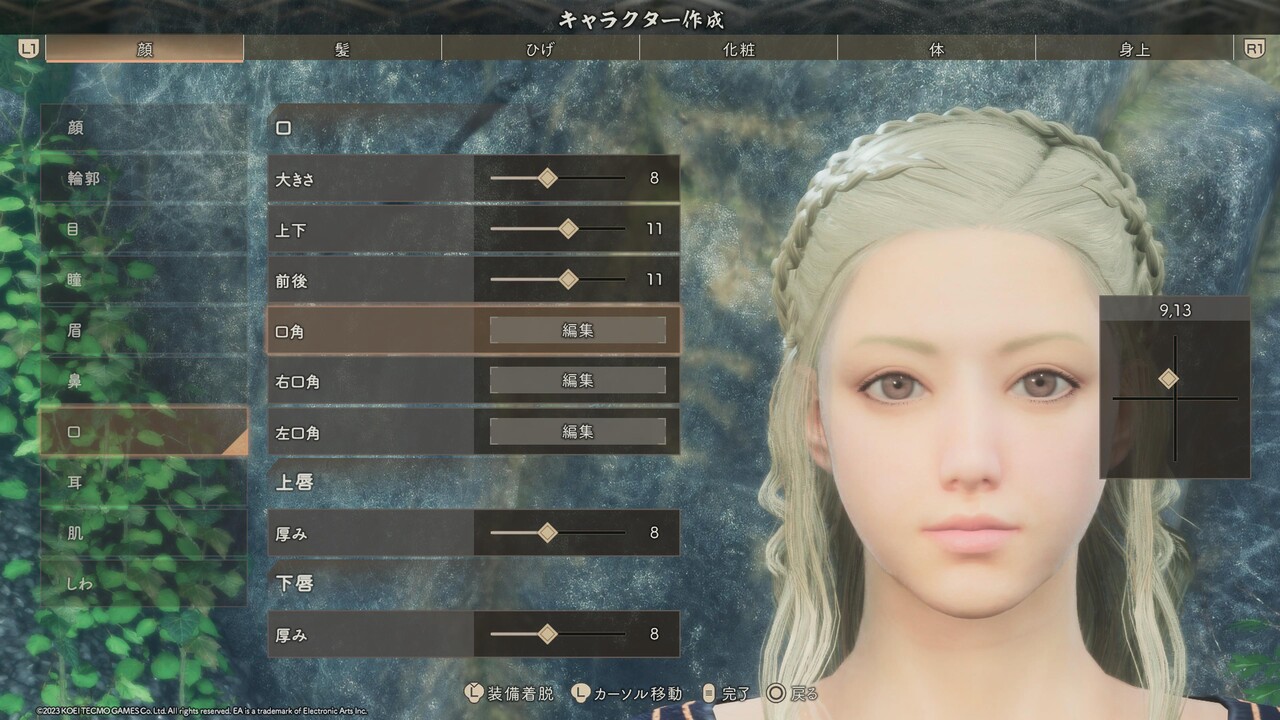Open the ひげ (beard) tab
Viewport: 1280px width, 720px height.
540,49
